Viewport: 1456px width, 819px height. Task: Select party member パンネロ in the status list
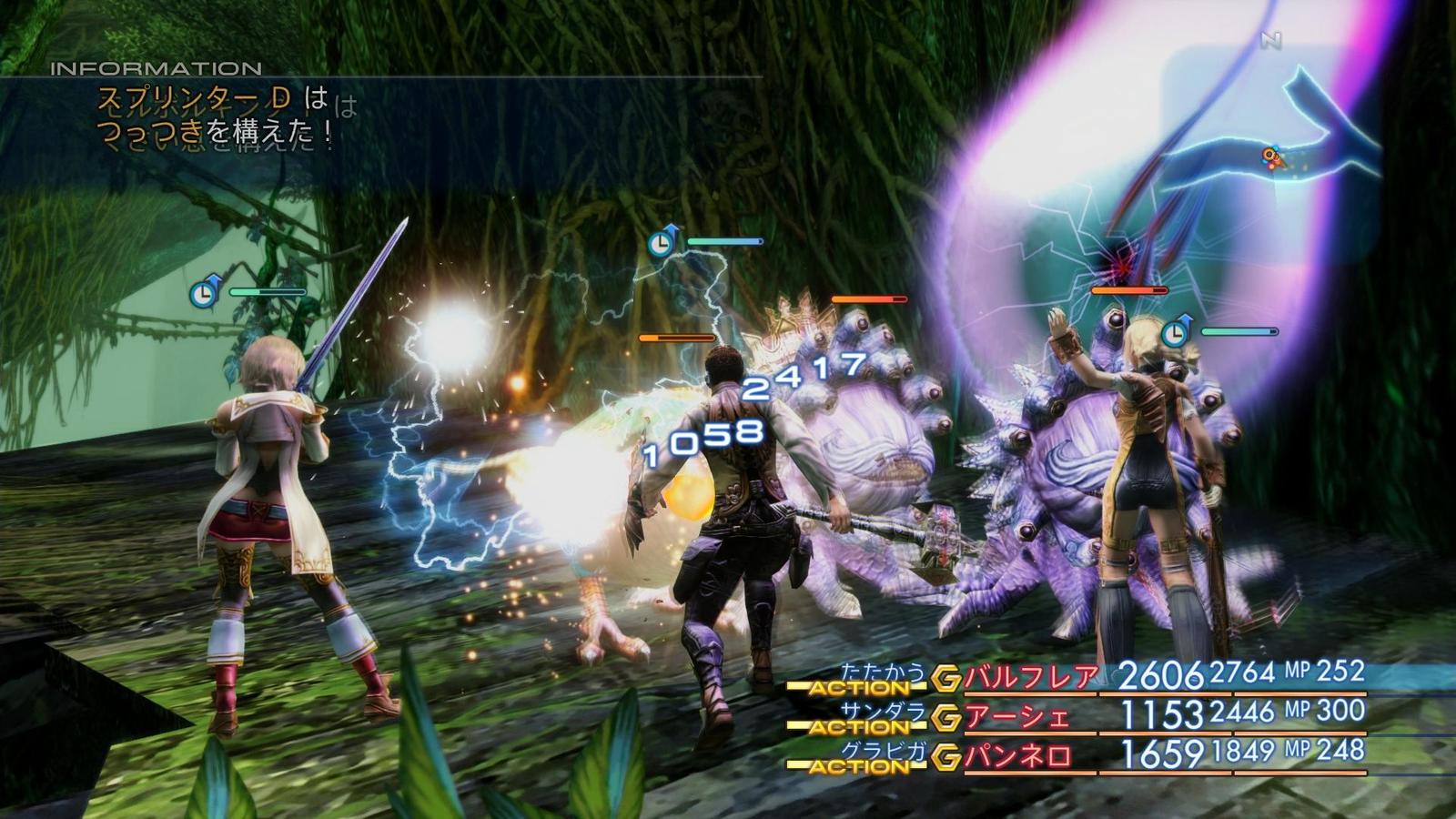click(1017, 756)
